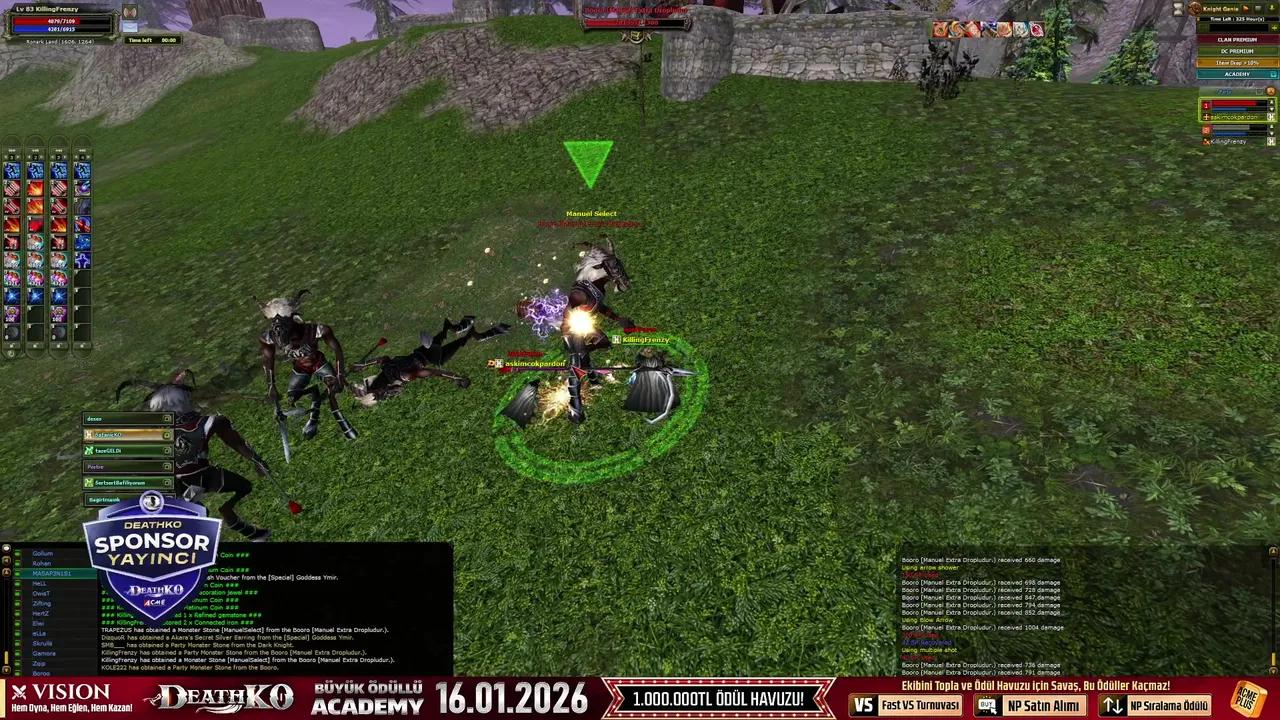This screenshot has height=720, width=1280.
Task: Toggle the camera icon beside taceGELDI
Action: (x=167, y=450)
